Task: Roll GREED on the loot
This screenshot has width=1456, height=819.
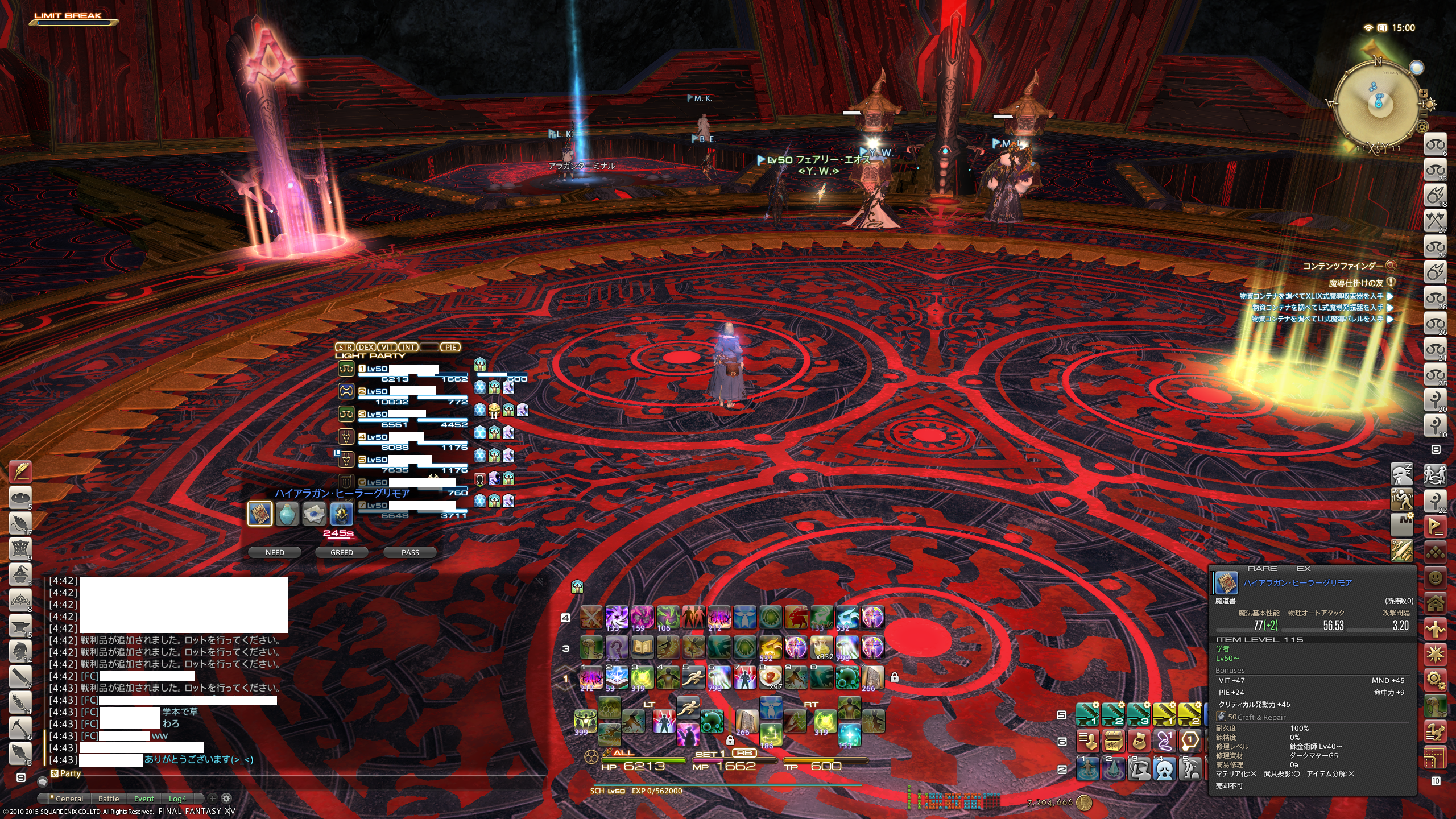Action: tap(342, 552)
